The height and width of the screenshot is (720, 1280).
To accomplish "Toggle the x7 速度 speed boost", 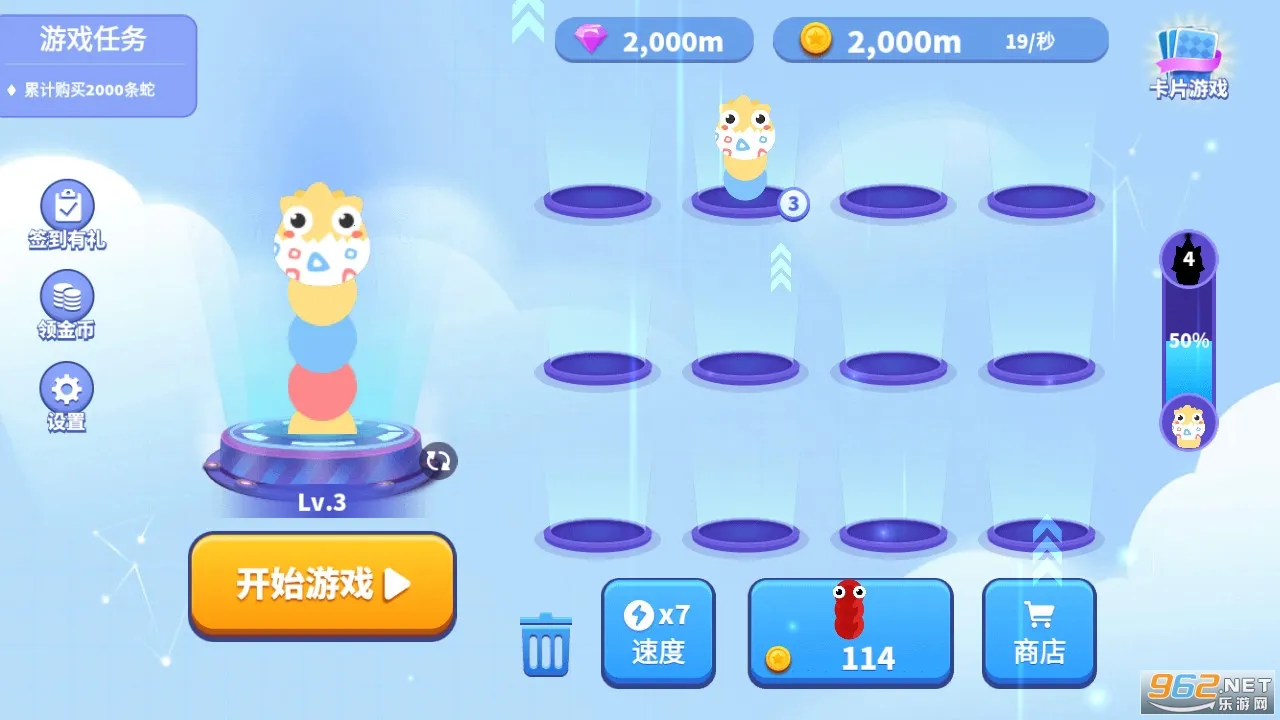I will tap(658, 633).
